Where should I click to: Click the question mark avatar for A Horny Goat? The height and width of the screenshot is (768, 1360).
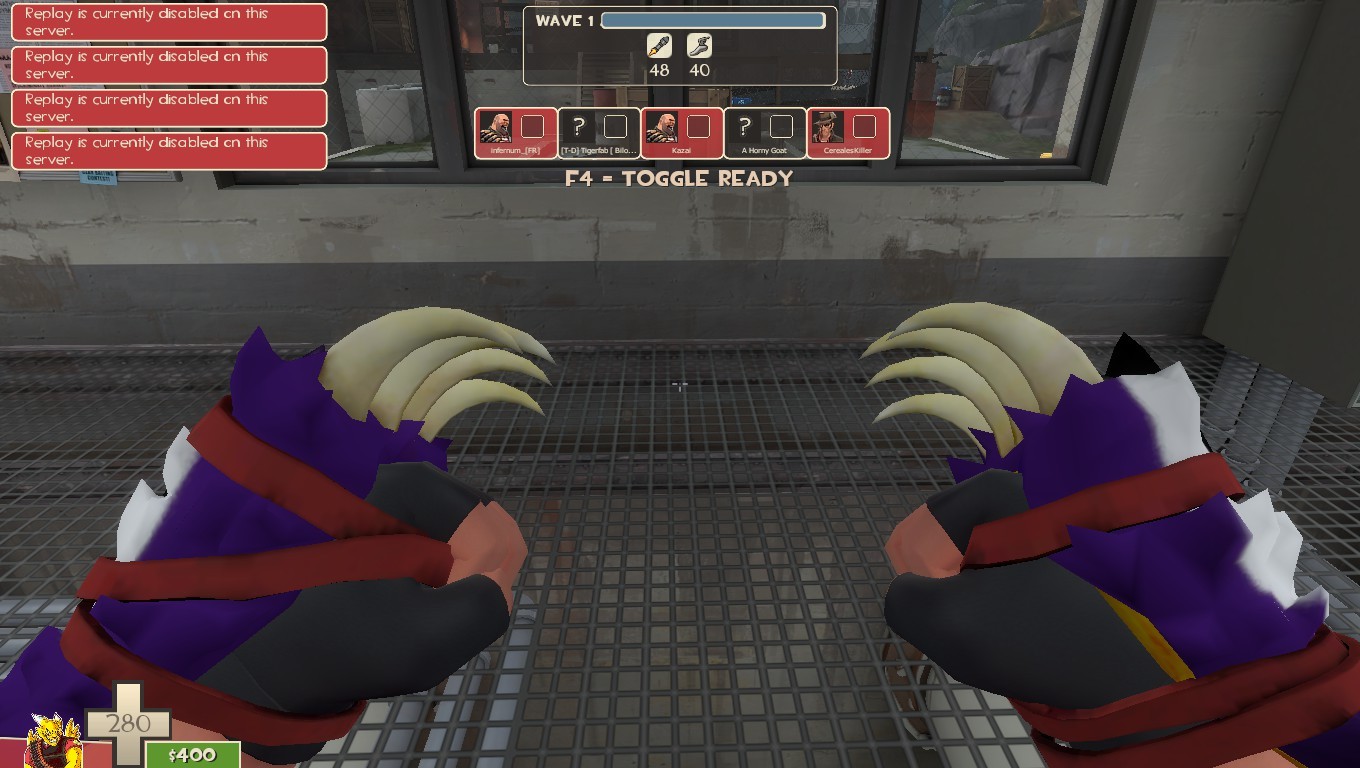tap(744, 127)
